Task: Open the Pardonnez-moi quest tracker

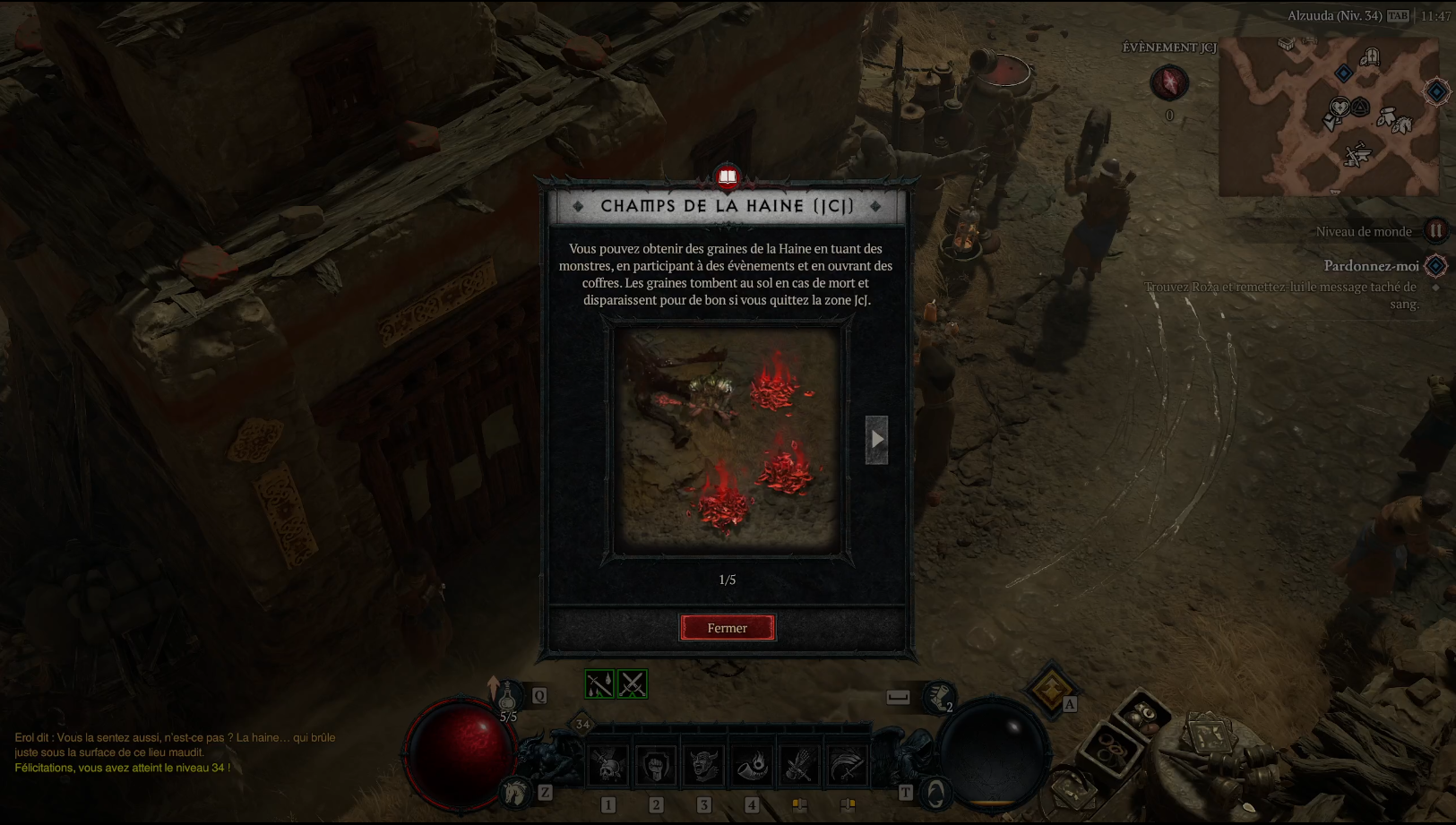Action: pos(1371,266)
